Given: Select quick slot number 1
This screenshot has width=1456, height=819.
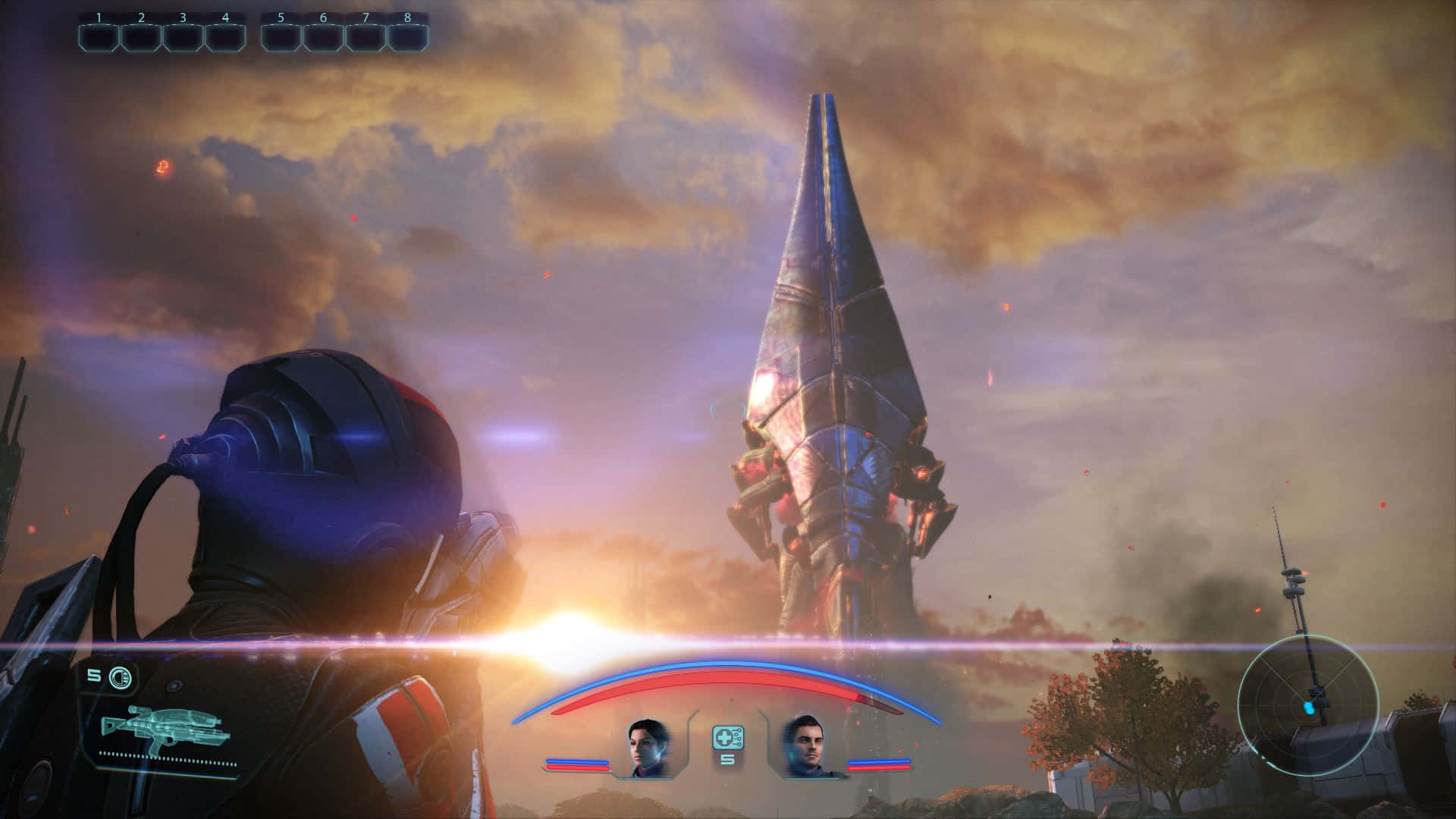Looking at the screenshot, I should (x=99, y=37).
